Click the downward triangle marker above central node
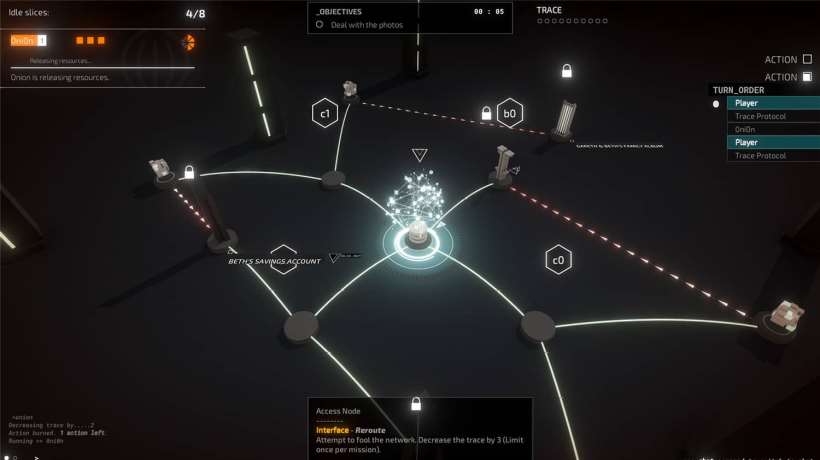 pos(420,155)
